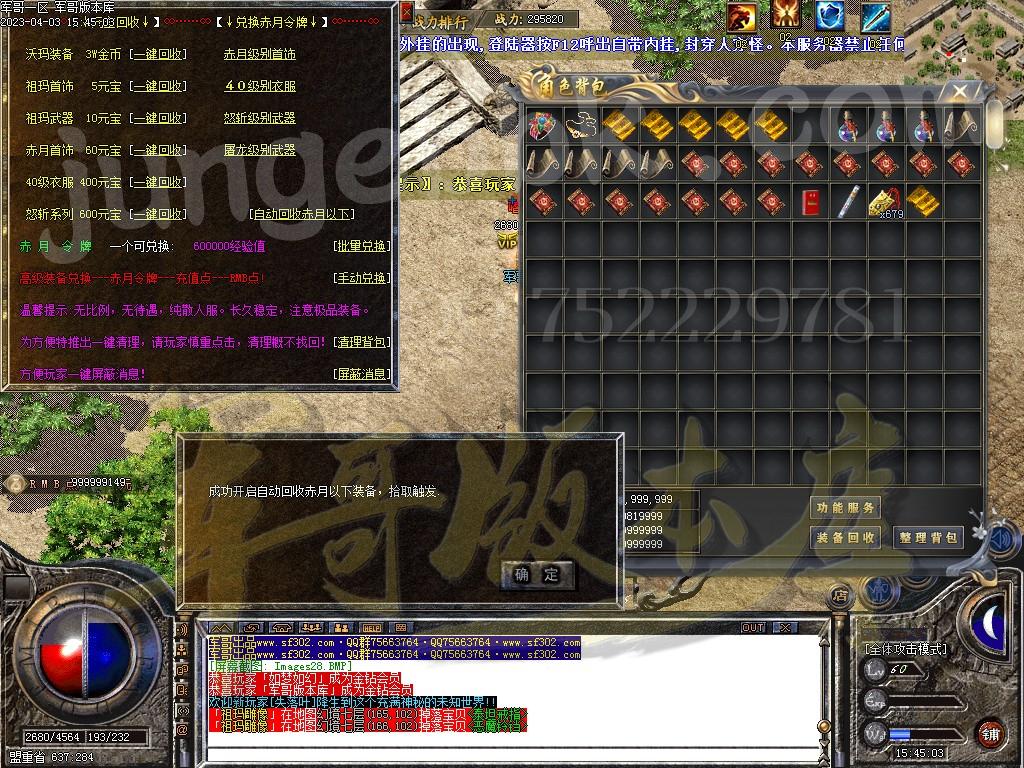Select the jeweled flower item in the bag

point(543,125)
